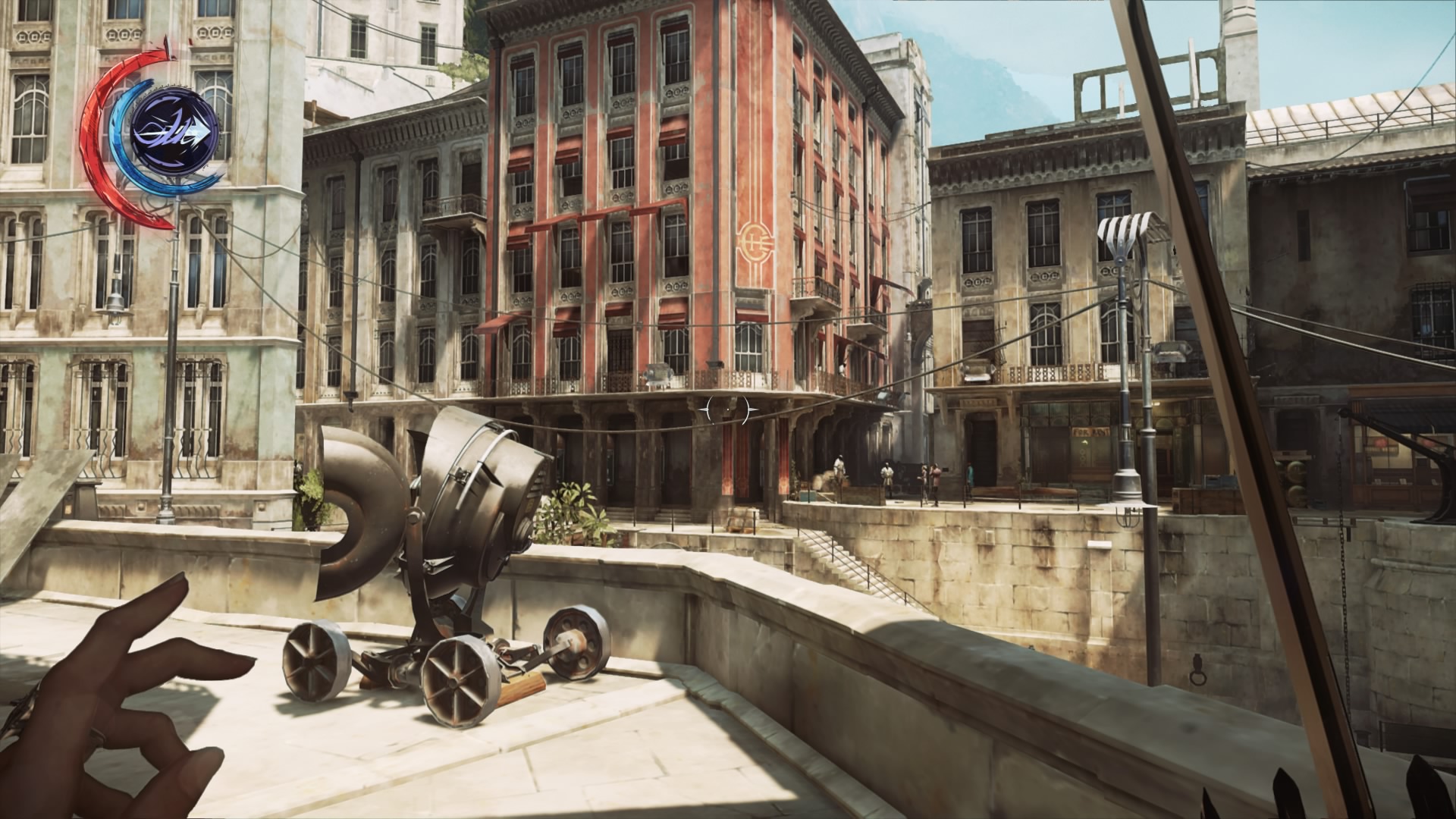Click the green paper note on the FOR RENT window

click(1084, 442)
